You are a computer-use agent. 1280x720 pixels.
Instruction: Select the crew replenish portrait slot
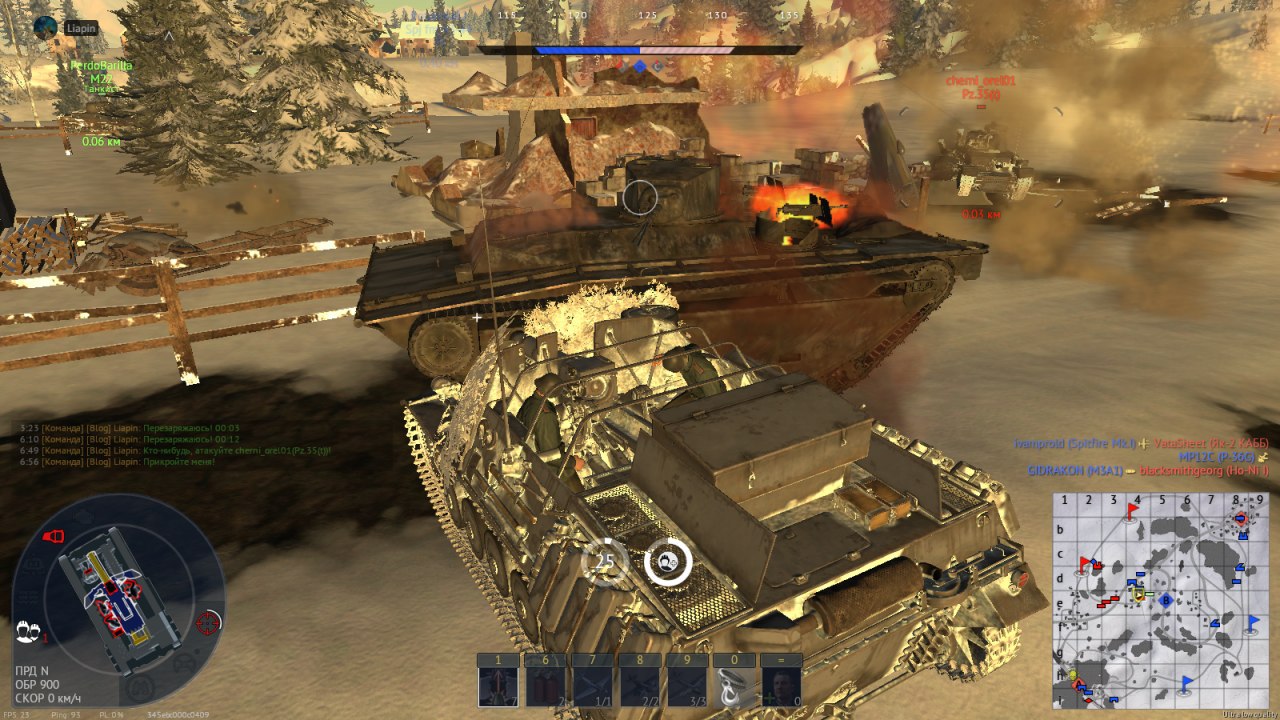tap(781, 686)
